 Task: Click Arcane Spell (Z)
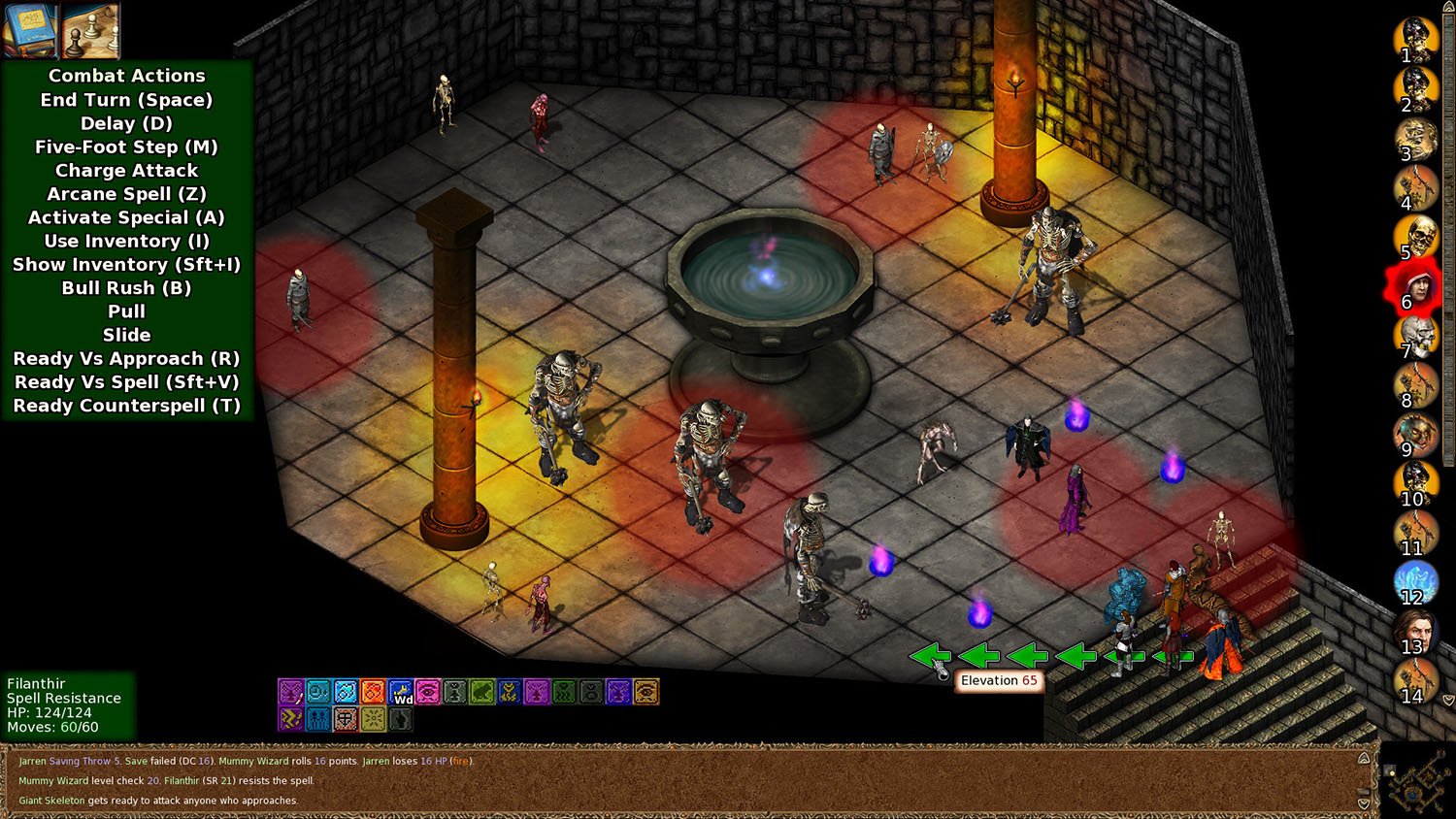(x=126, y=194)
